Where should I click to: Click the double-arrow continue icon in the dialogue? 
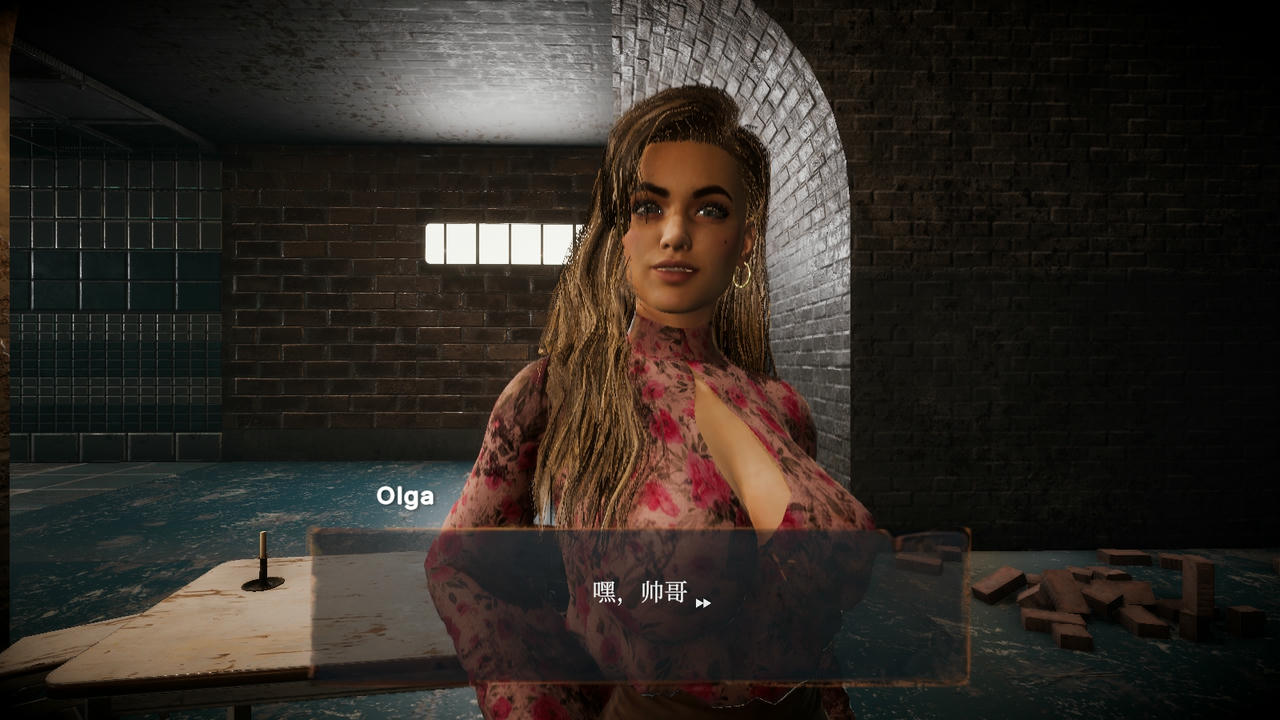703,603
